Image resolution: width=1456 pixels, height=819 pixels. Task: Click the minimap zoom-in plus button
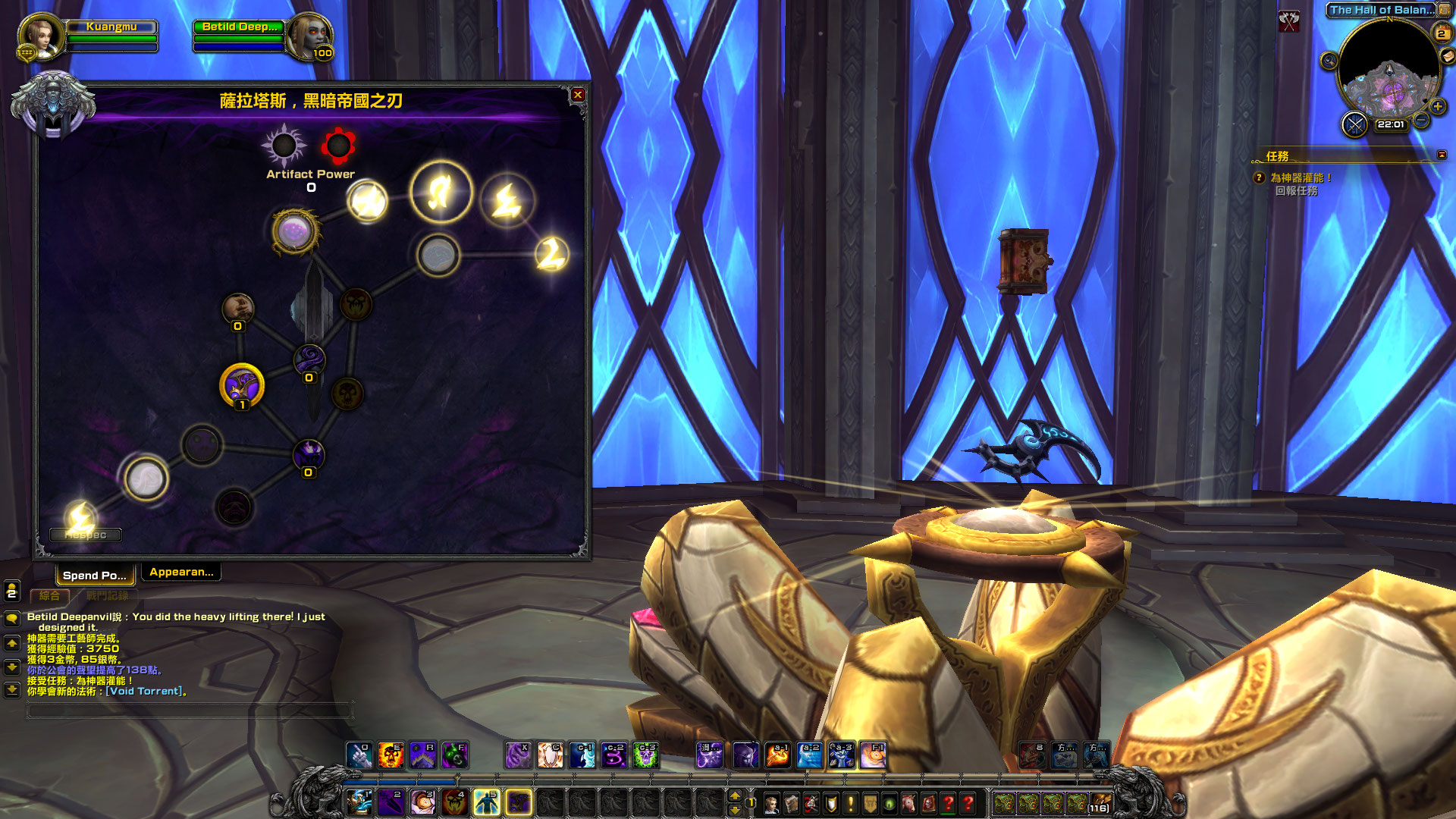coord(1438,106)
